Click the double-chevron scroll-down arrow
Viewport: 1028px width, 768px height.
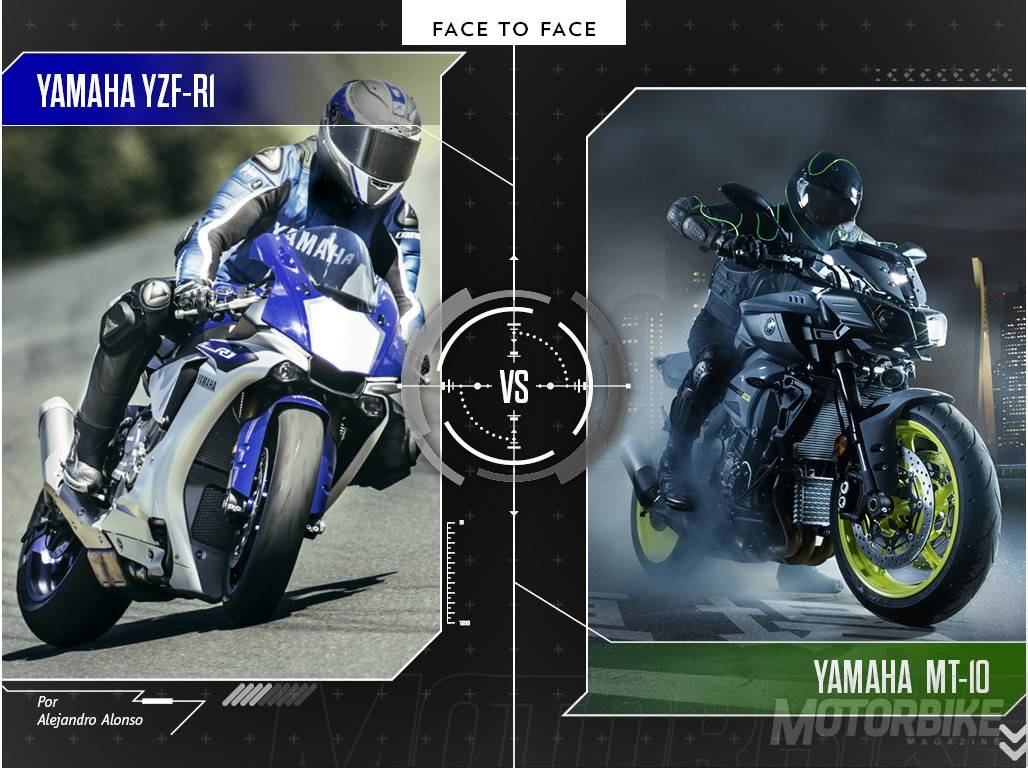(x=1012, y=740)
